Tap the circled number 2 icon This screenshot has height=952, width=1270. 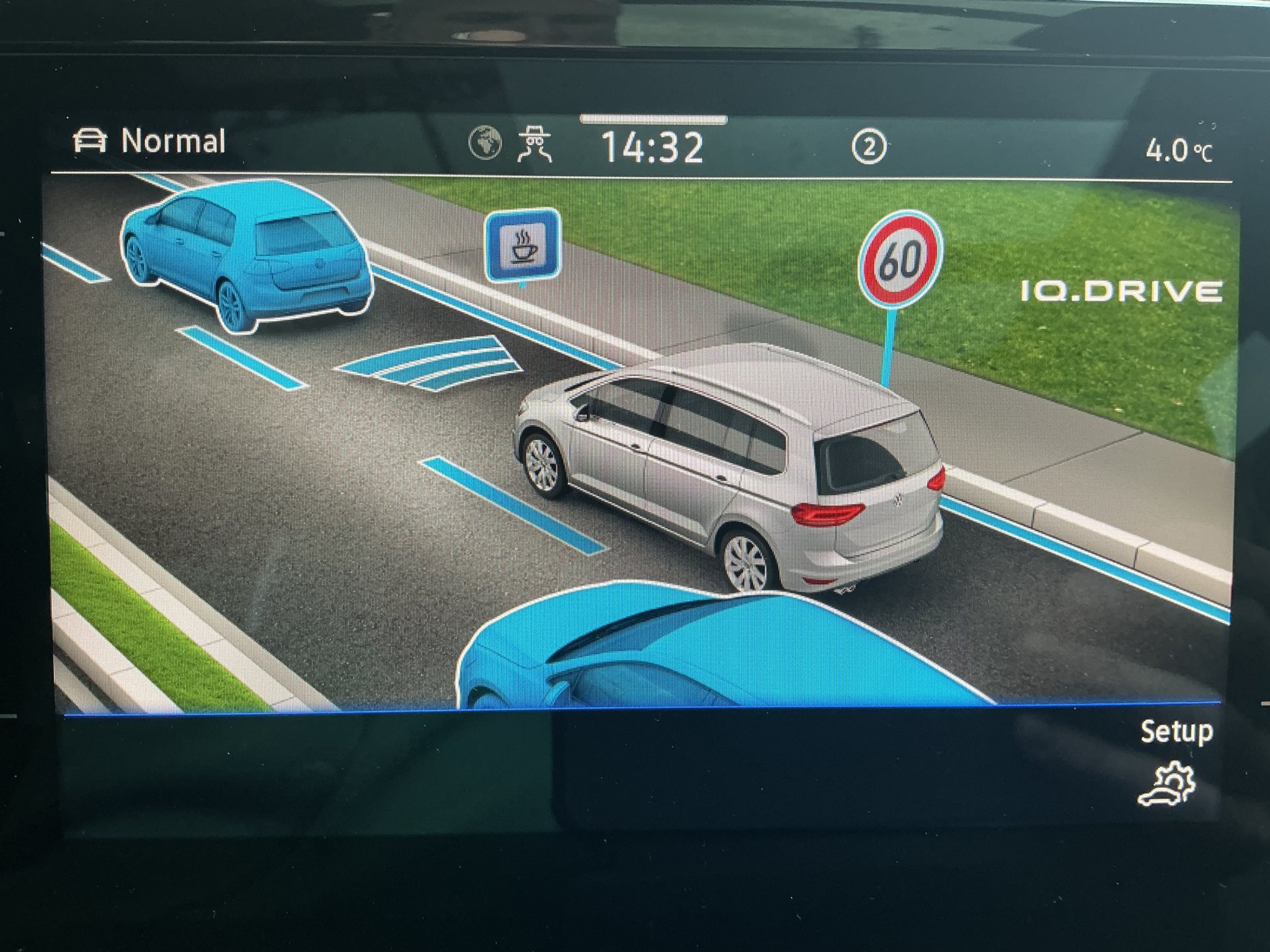click(868, 148)
